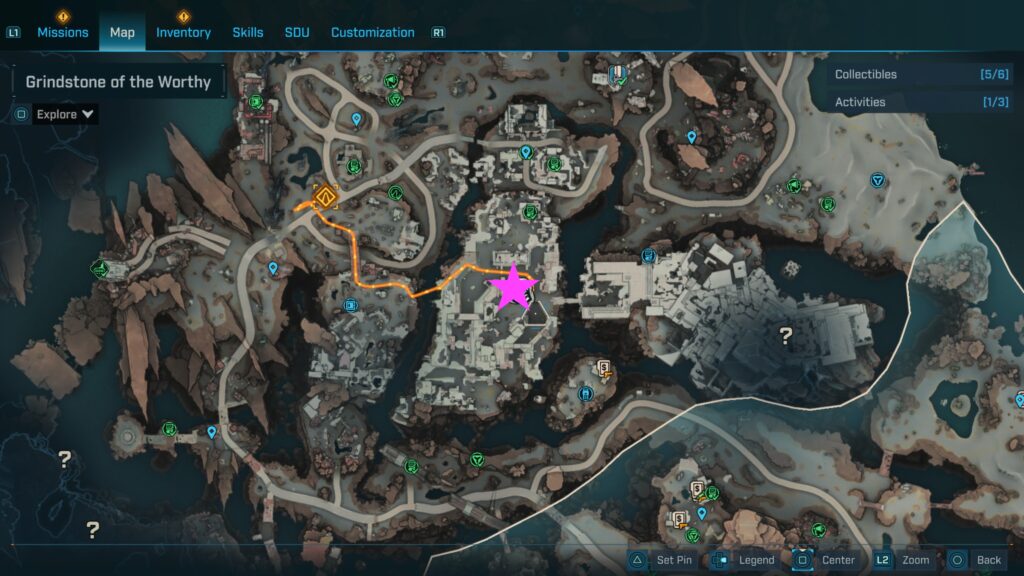
Task: Switch to the Inventory tab
Action: pos(183,32)
